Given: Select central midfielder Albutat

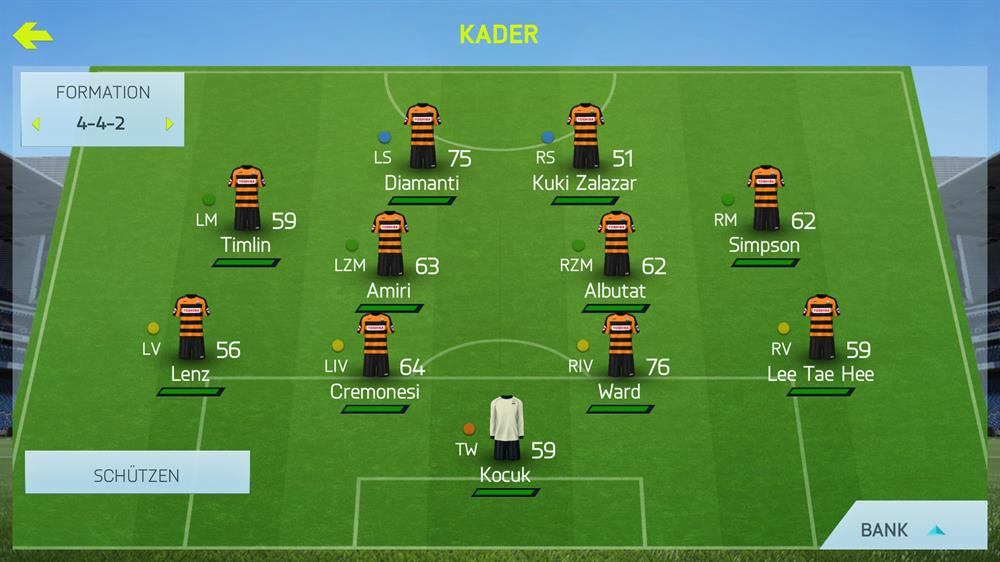Looking at the screenshot, I should click(x=615, y=245).
